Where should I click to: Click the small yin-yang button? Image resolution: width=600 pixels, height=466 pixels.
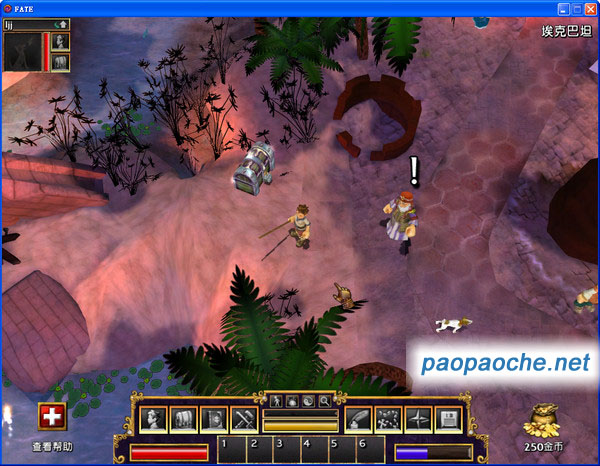coord(308,401)
